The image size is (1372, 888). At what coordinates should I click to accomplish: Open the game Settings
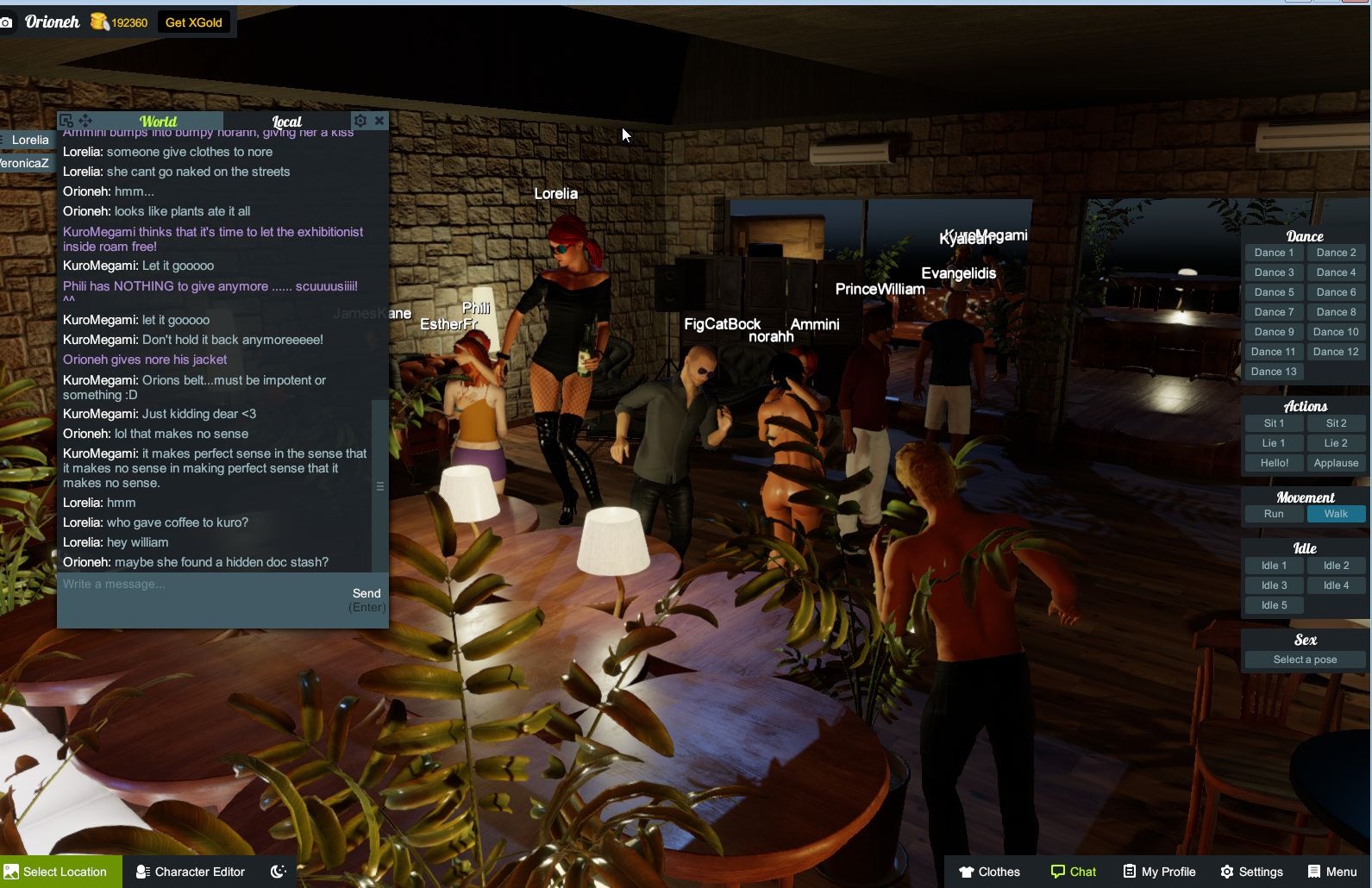click(x=1253, y=872)
